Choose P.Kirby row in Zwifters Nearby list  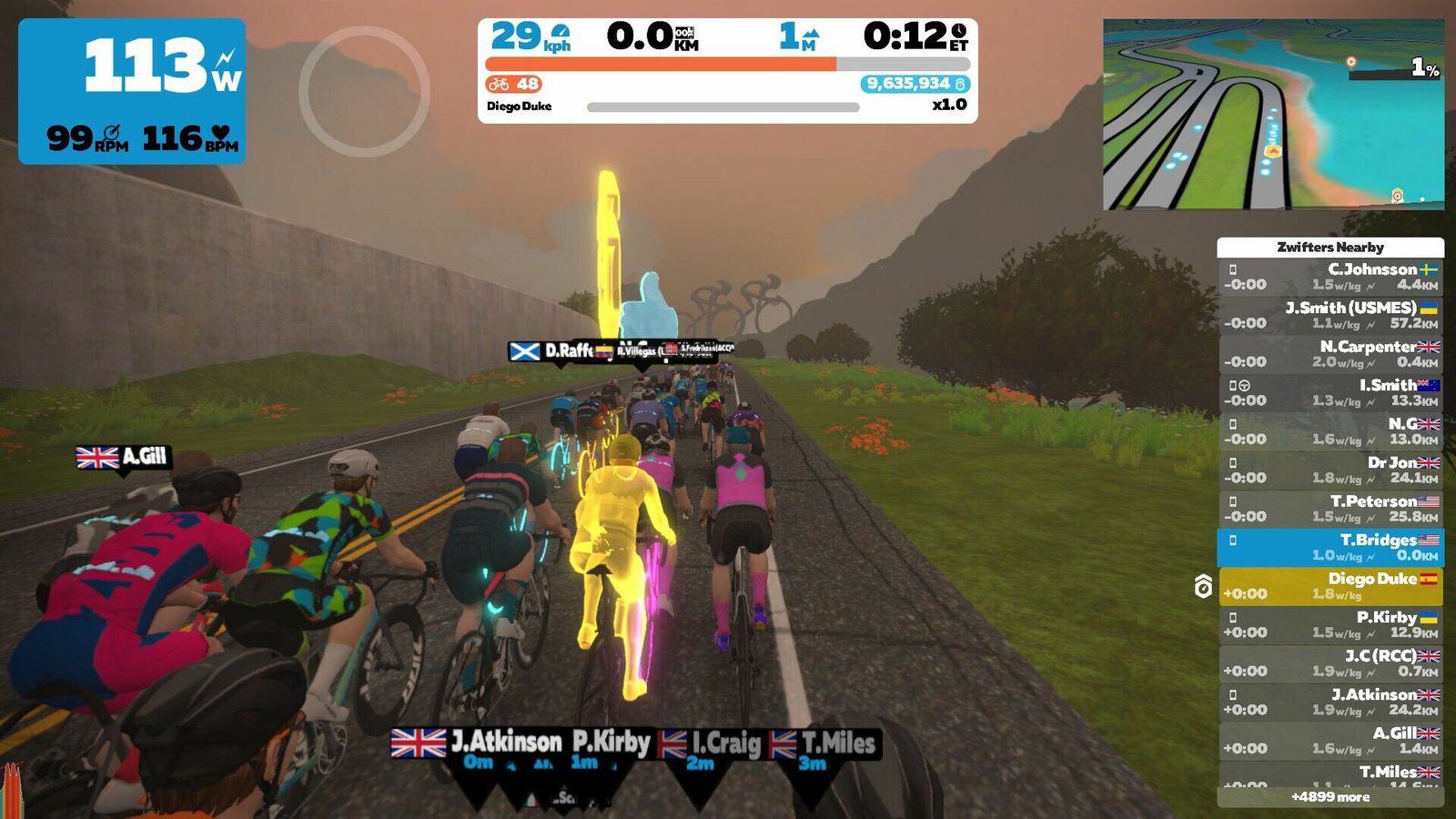[x=1330, y=624]
